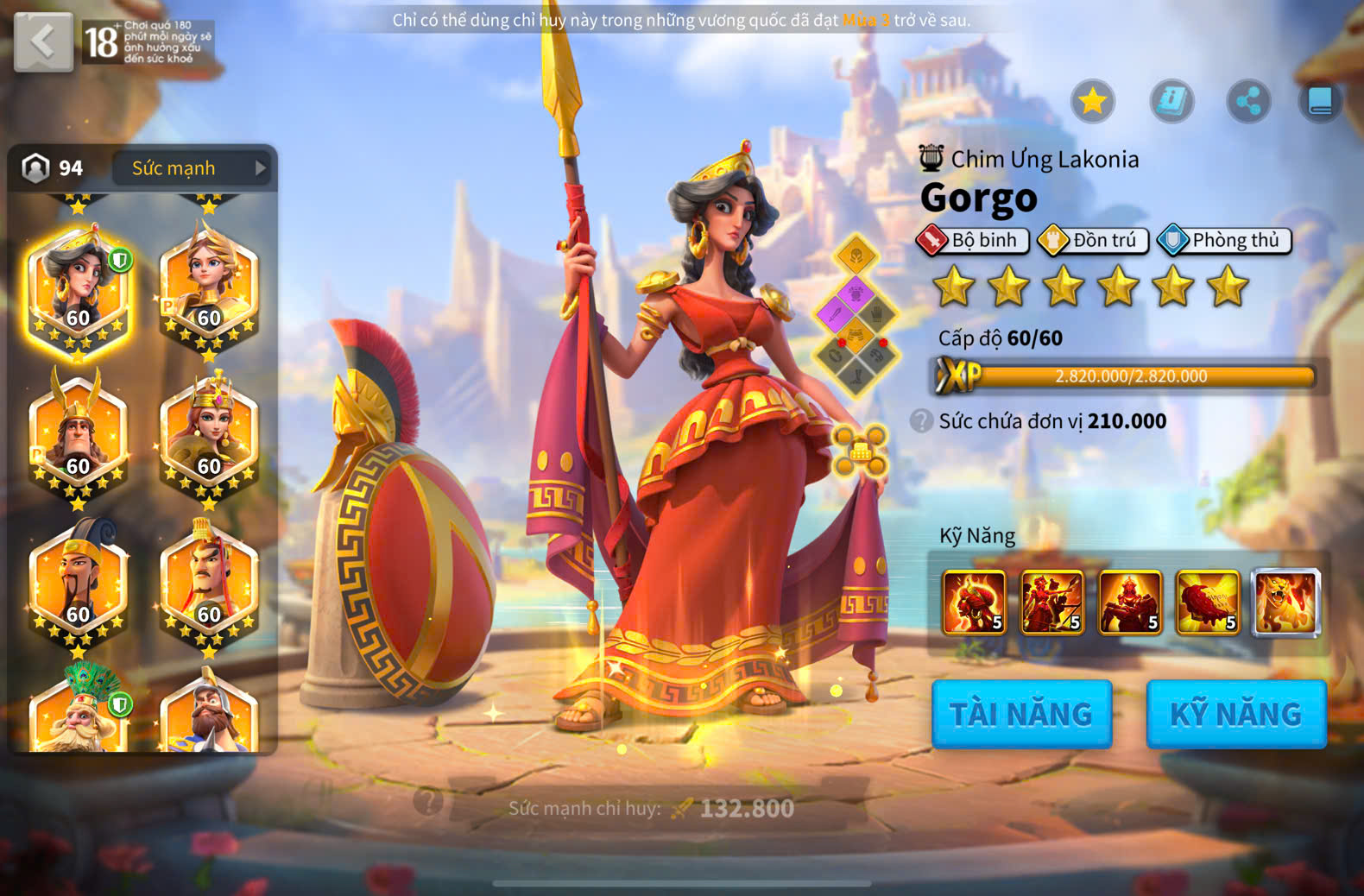Select the blonde gold-helmet female commander portrait
Viewport: 1364px width, 896px height.
point(209,289)
